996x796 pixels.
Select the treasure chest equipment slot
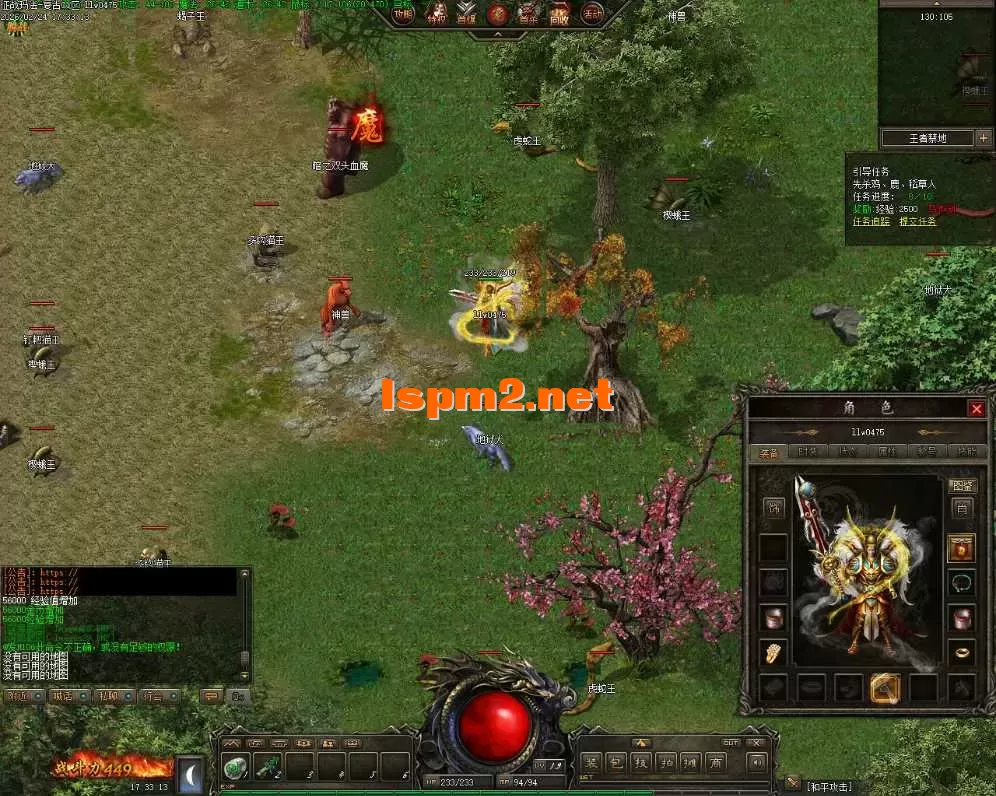961,548
